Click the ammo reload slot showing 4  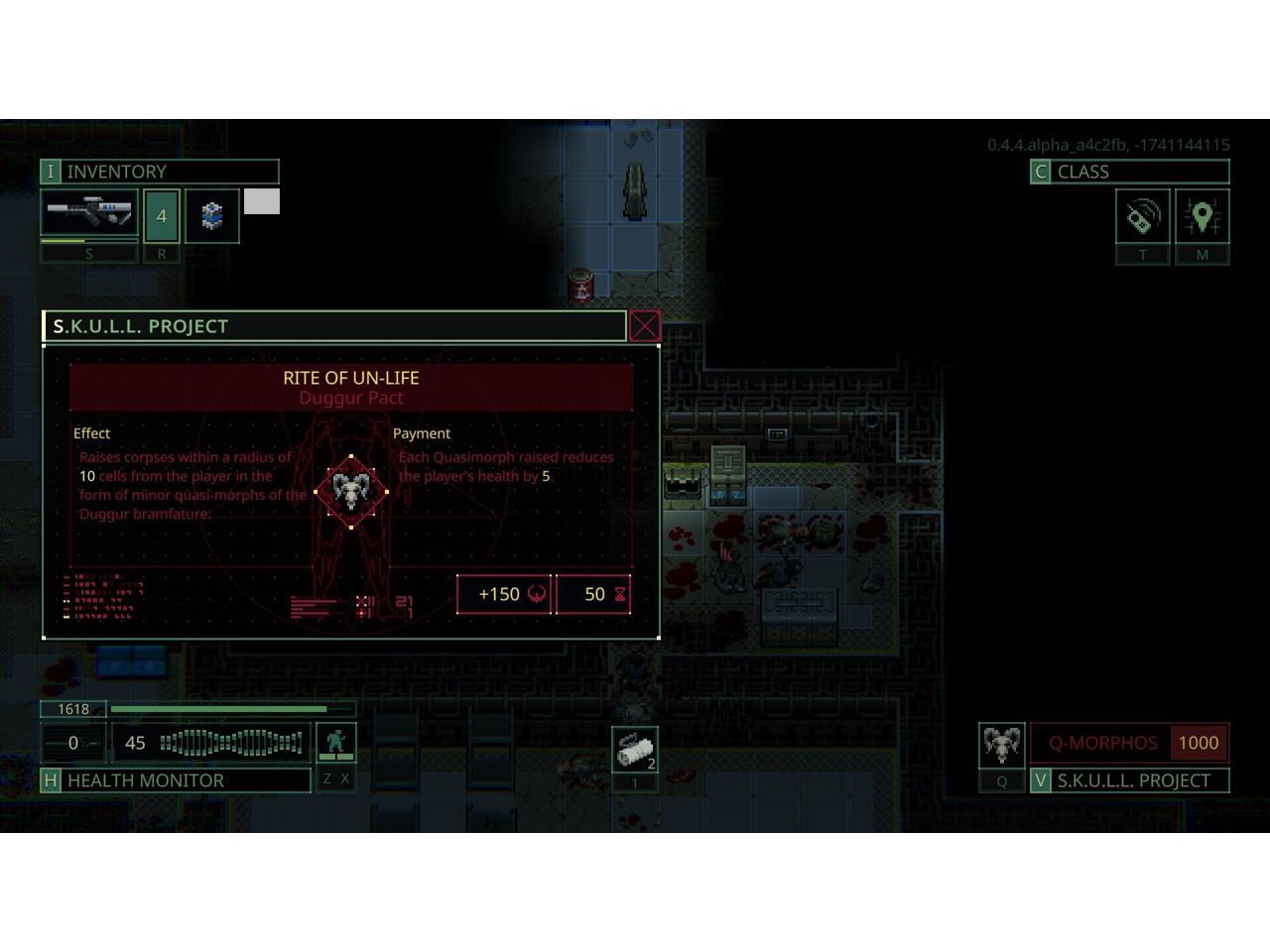click(x=162, y=215)
